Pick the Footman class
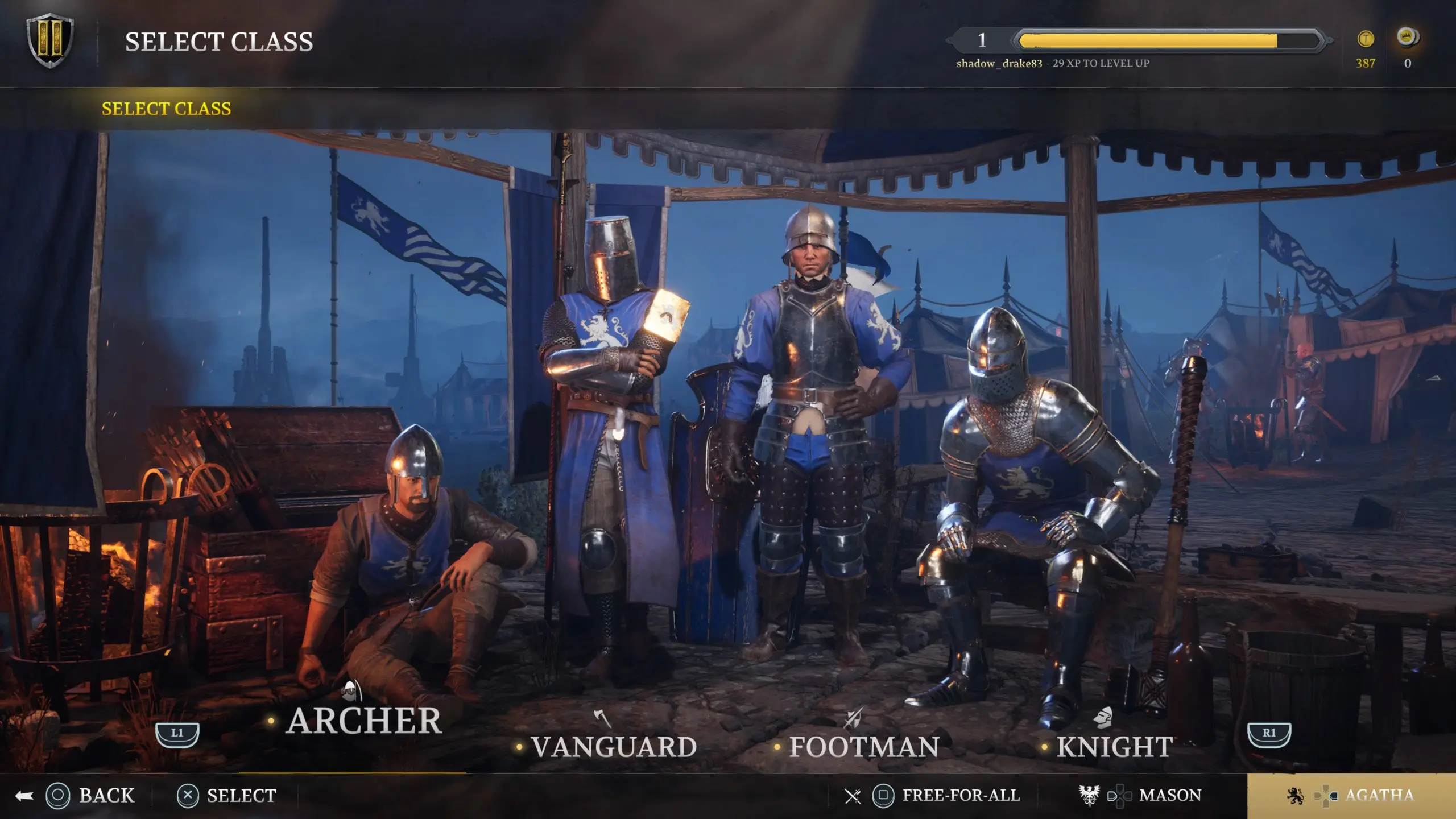Screen dimensions: 1456x819 click(x=863, y=747)
